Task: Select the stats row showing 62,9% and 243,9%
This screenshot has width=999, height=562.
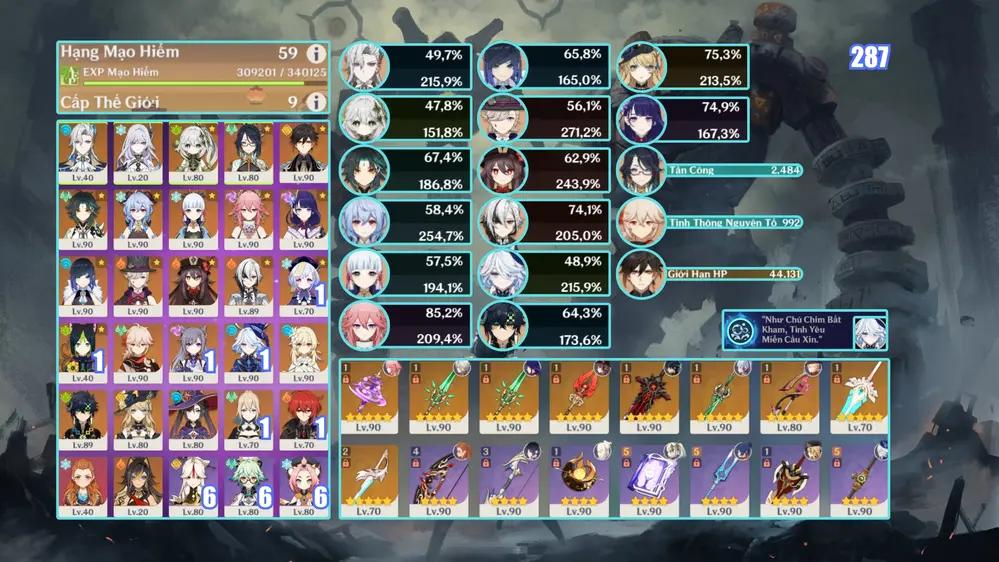Action: point(543,171)
